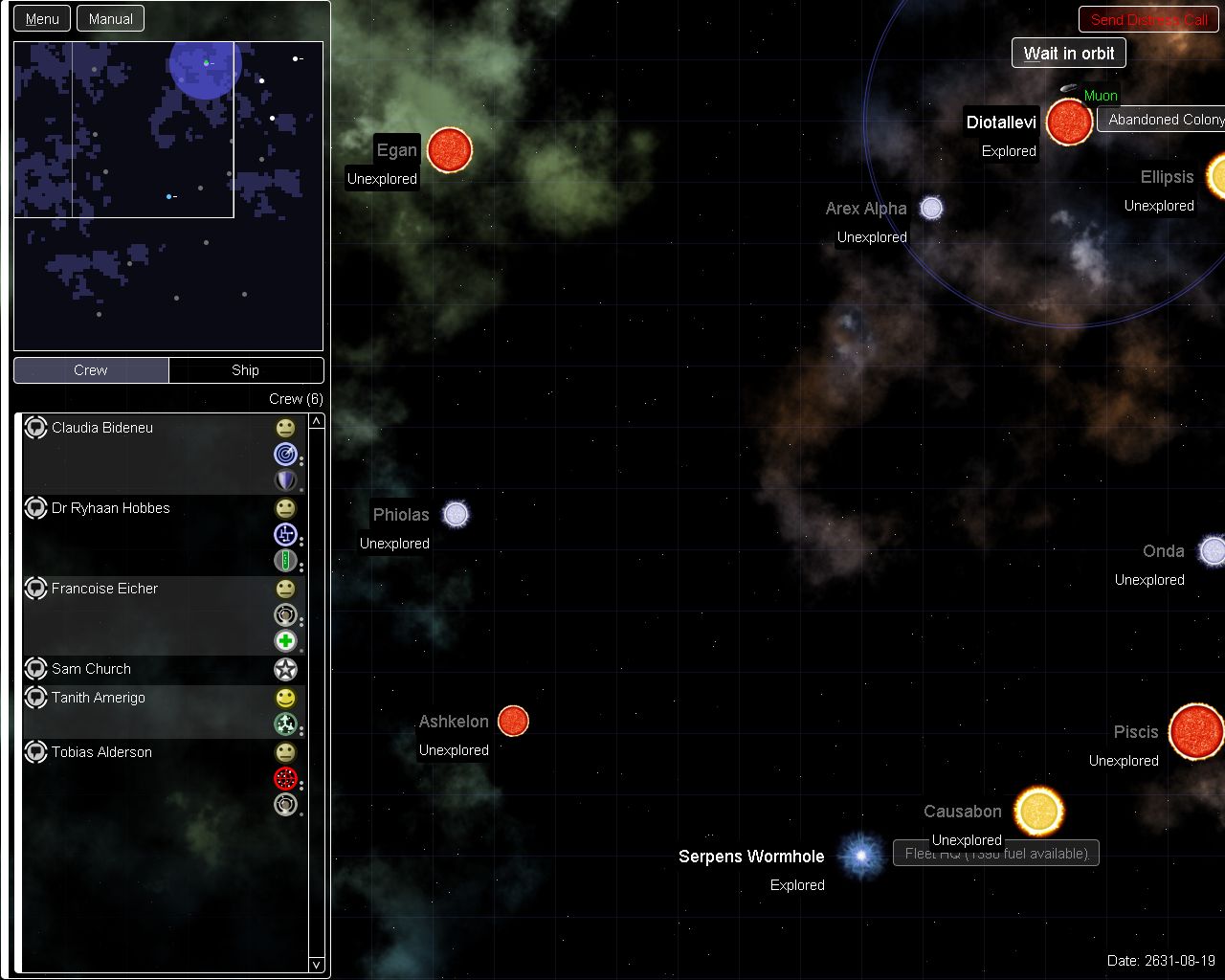Viewport: 1225px width, 980px height.
Task: Click the Diotallevi star with abandoned colony
Action: pos(1068,122)
